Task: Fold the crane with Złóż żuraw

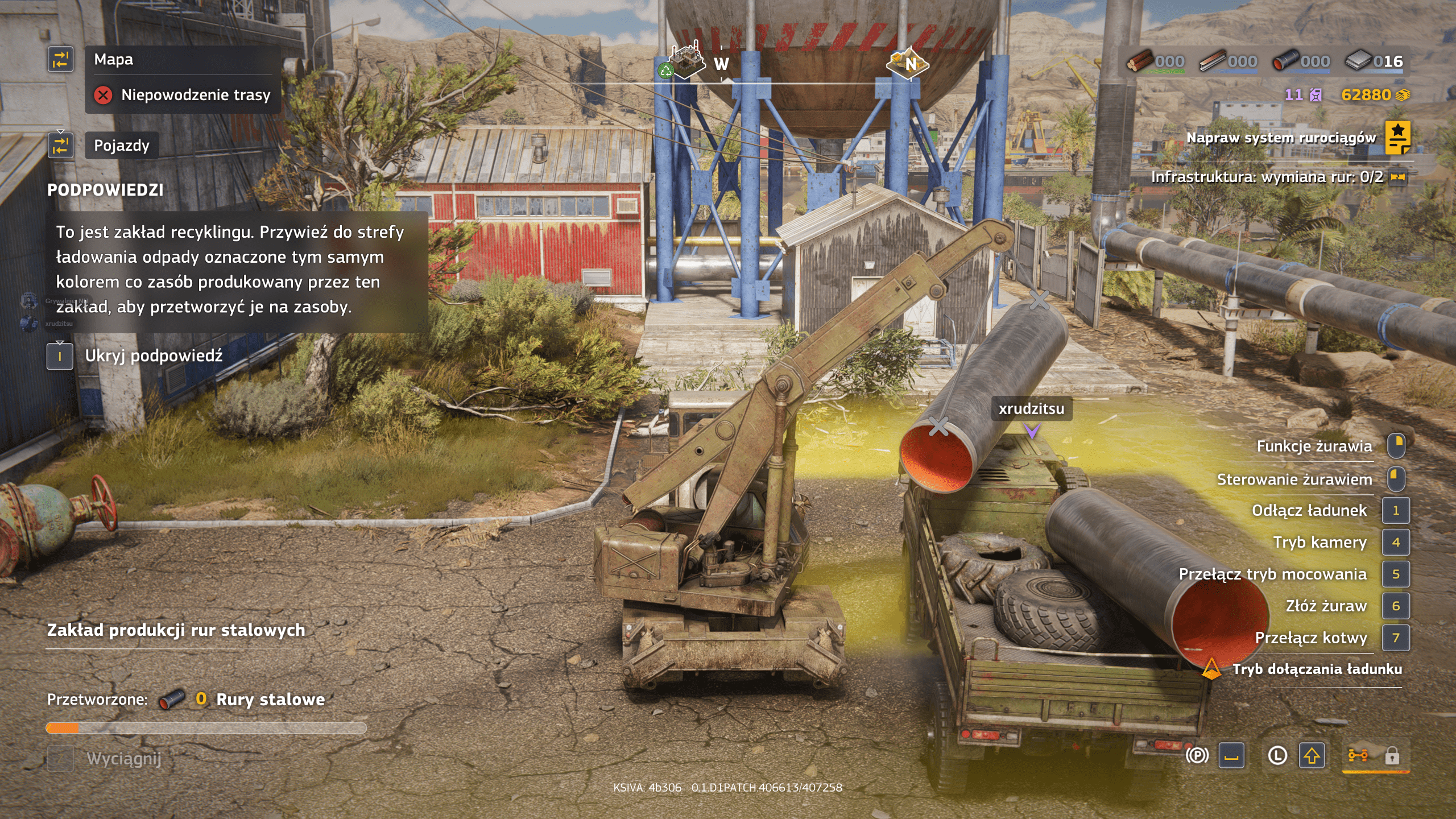Action: [1326, 606]
